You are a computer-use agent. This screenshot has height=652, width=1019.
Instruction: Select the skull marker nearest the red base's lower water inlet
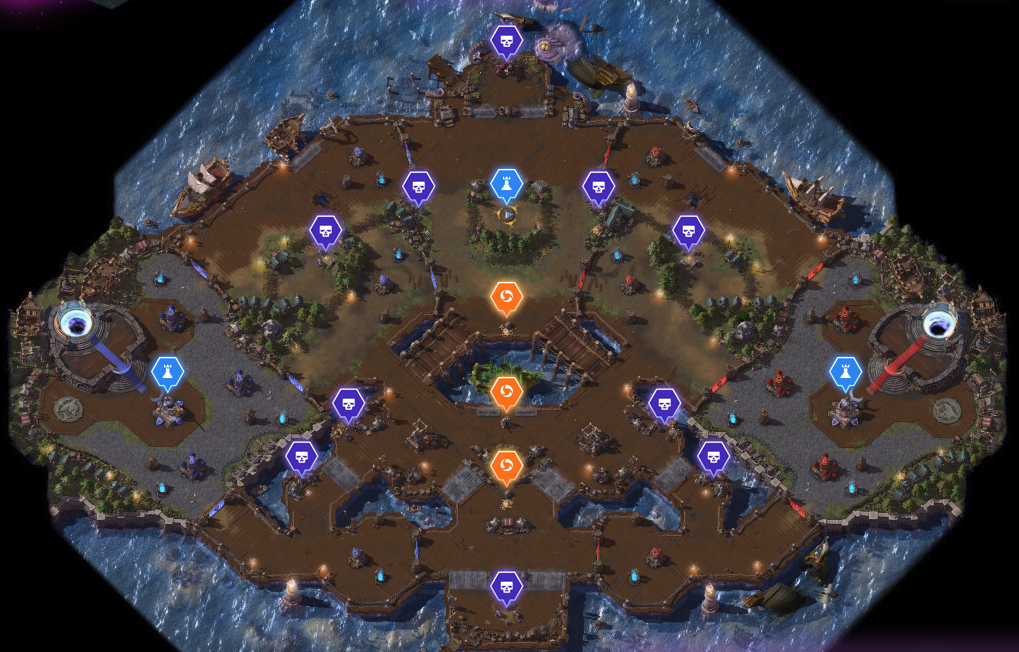point(713,456)
